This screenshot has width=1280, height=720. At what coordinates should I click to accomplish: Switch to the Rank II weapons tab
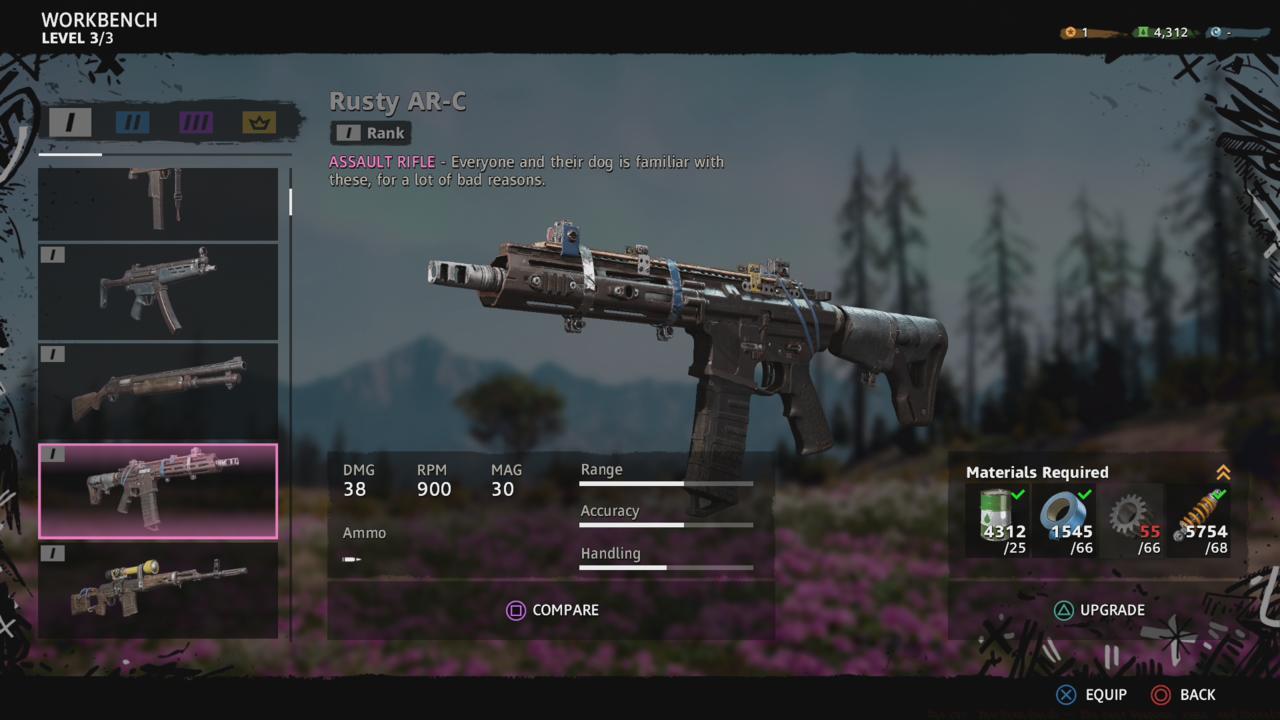pyautogui.click(x=131, y=122)
